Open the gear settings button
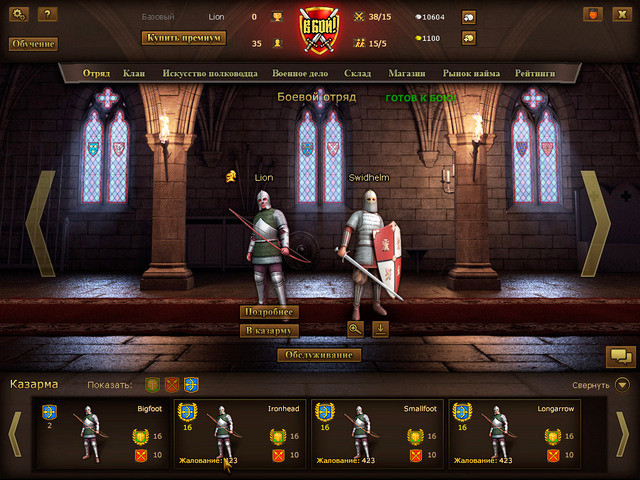This screenshot has height=480, width=640. [20, 14]
